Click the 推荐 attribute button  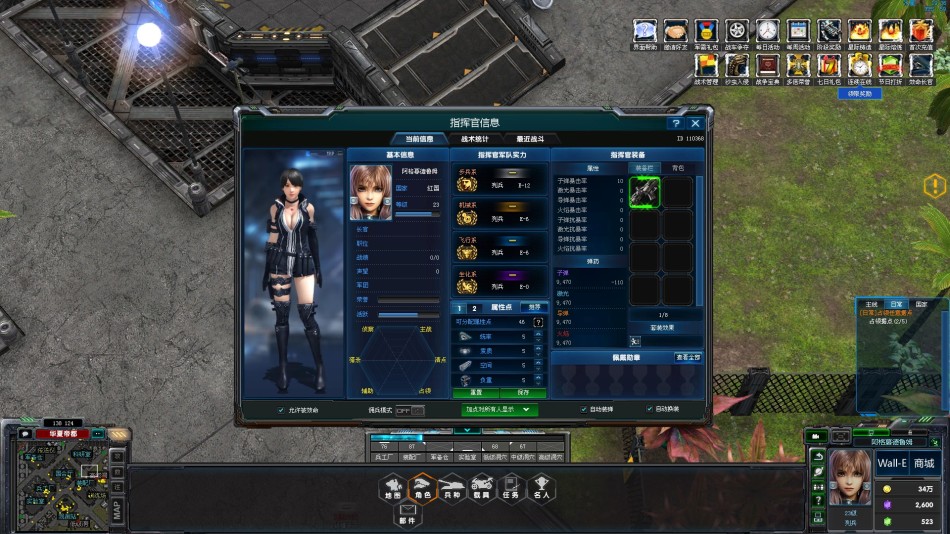[x=535, y=307]
